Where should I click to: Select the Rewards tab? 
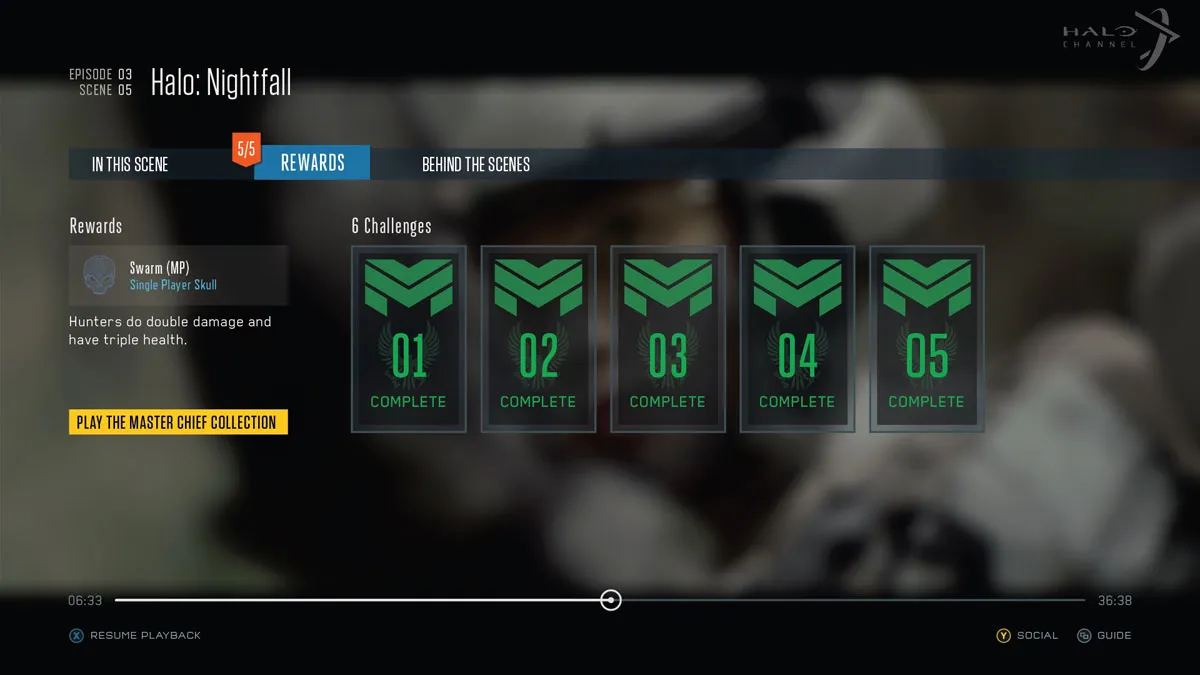point(312,163)
